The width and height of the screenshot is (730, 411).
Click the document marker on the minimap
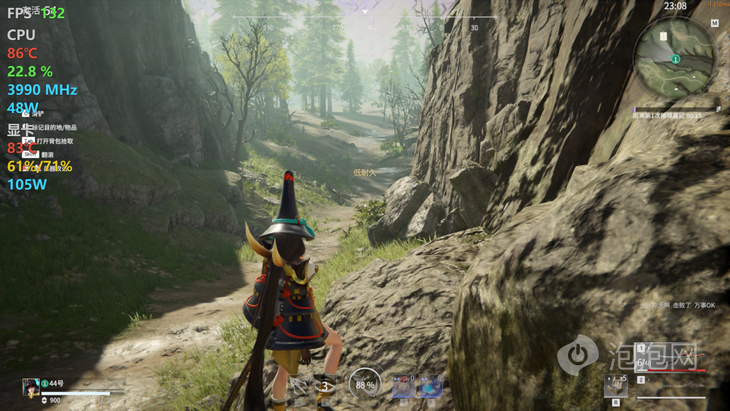pyautogui.click(x=662, y=37)
